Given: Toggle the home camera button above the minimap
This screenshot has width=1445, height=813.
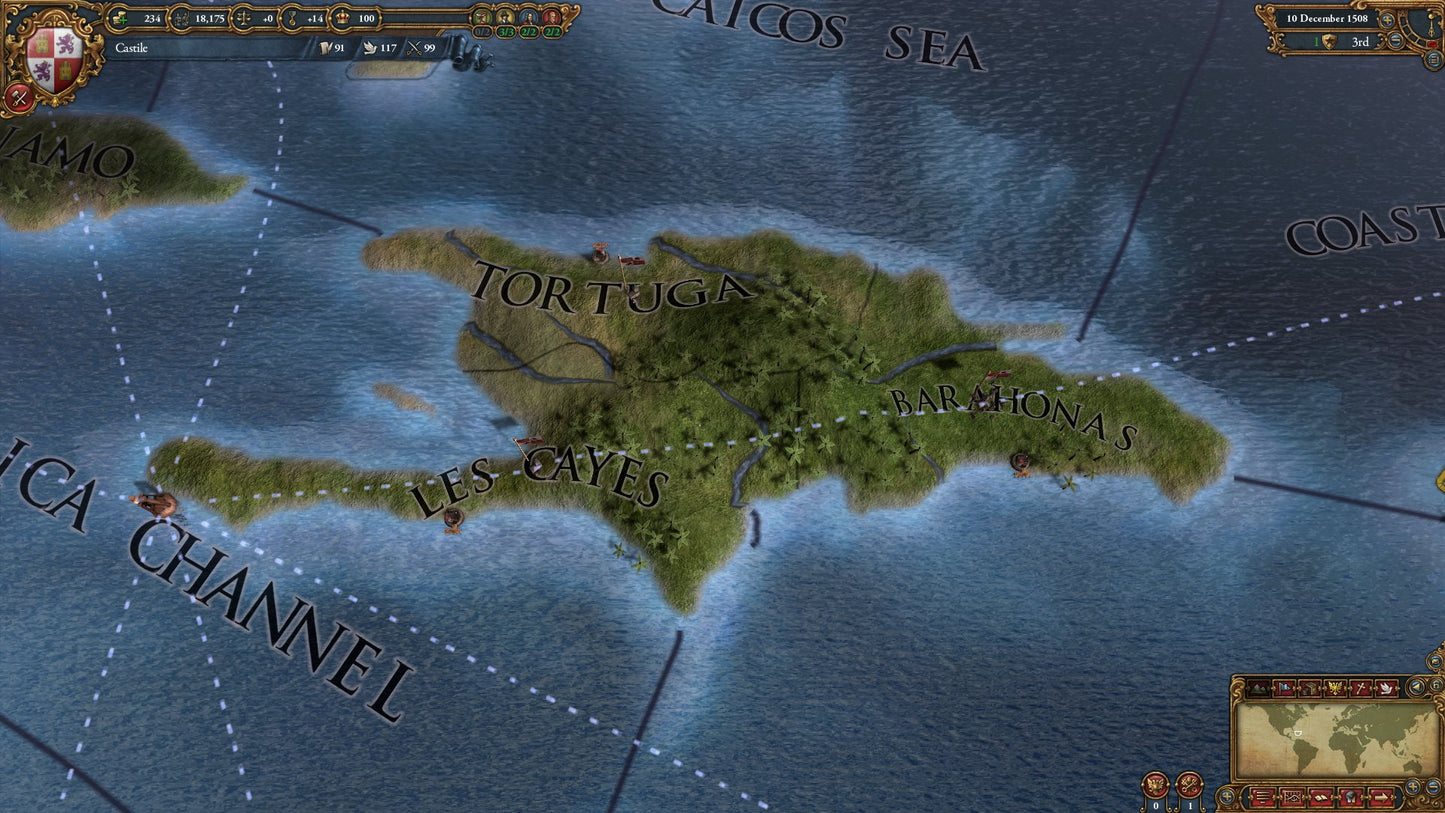Looking at the screenshot, I should (x=1437, y=685).
